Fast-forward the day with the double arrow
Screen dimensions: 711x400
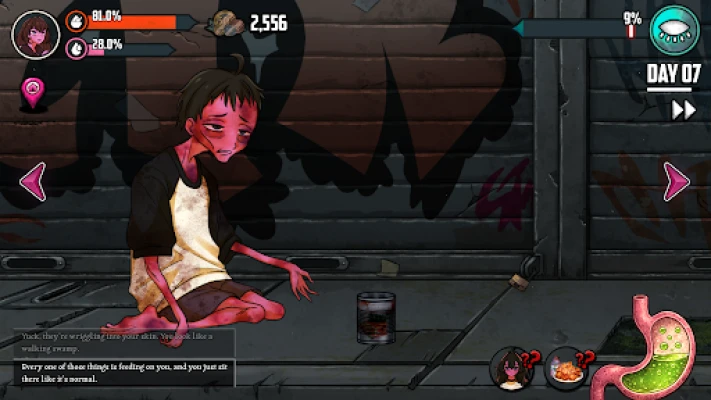pos(684,110)
